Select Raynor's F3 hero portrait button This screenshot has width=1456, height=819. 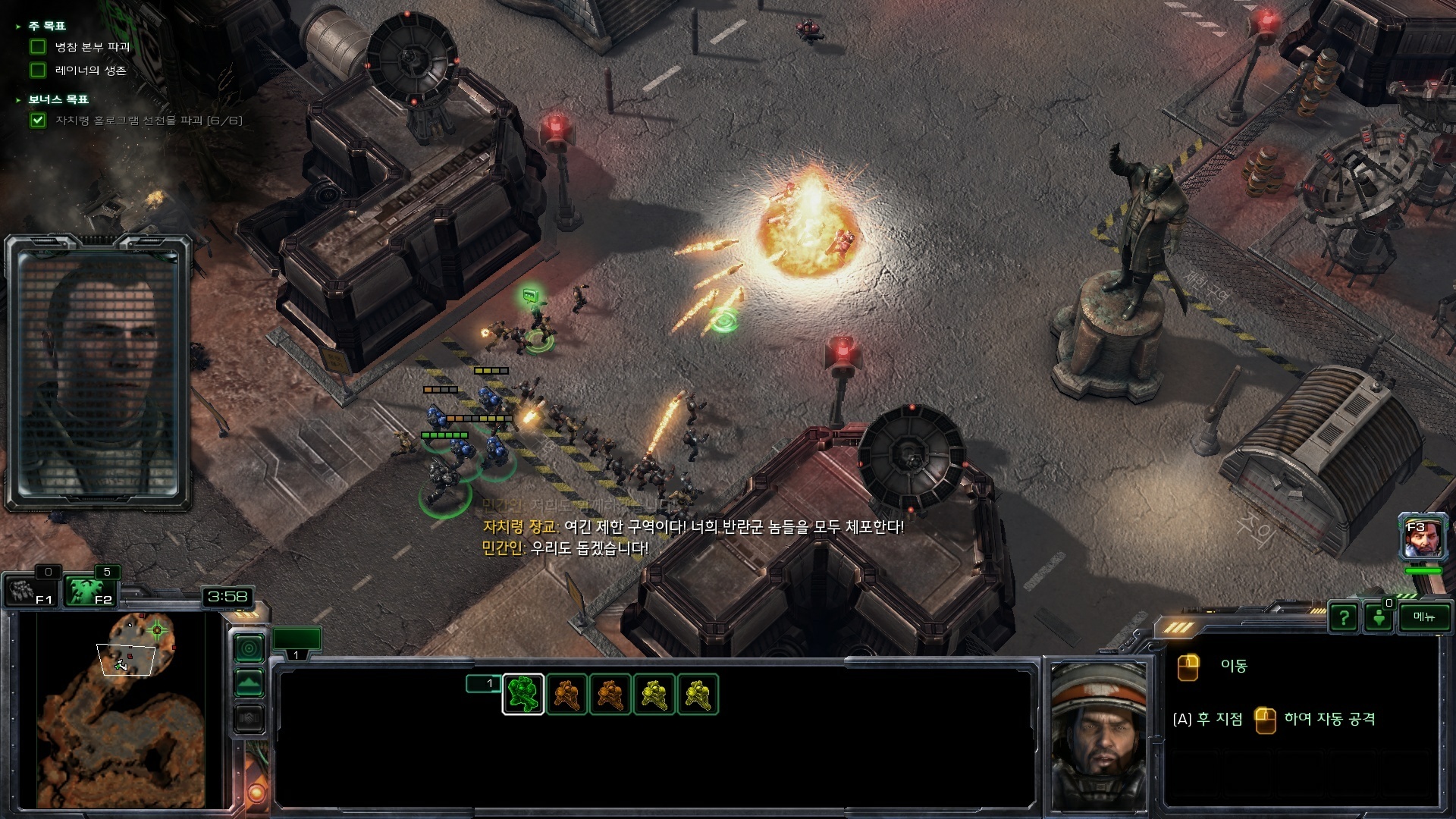coord(1423,538)
